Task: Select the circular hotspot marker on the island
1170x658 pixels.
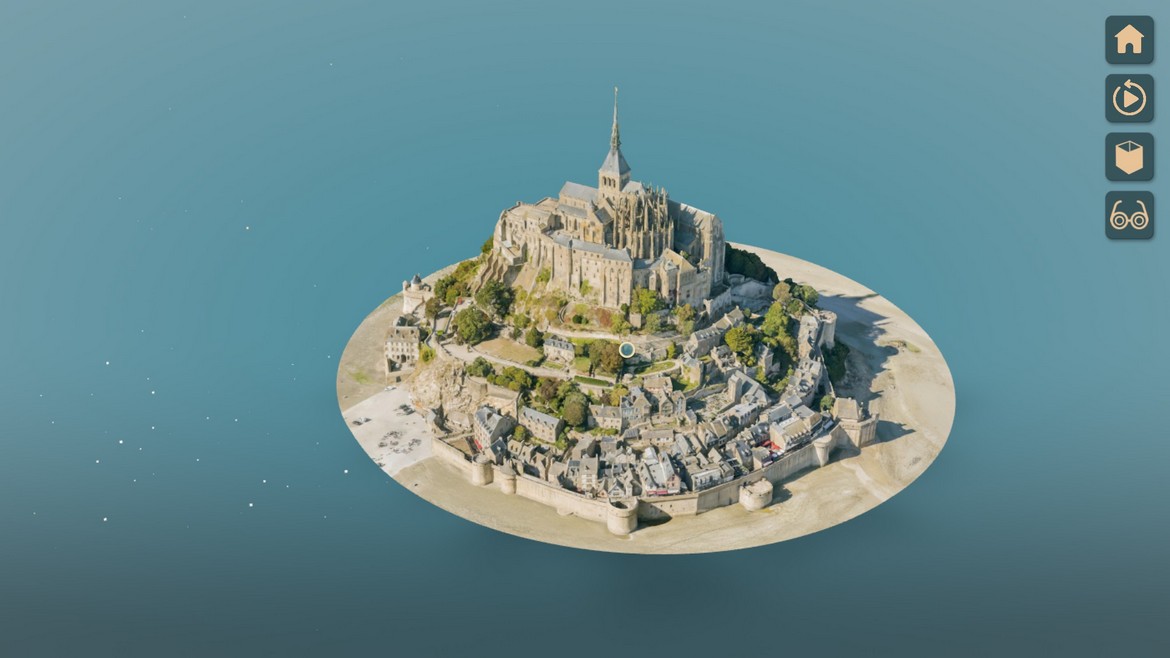Action: 627,349
